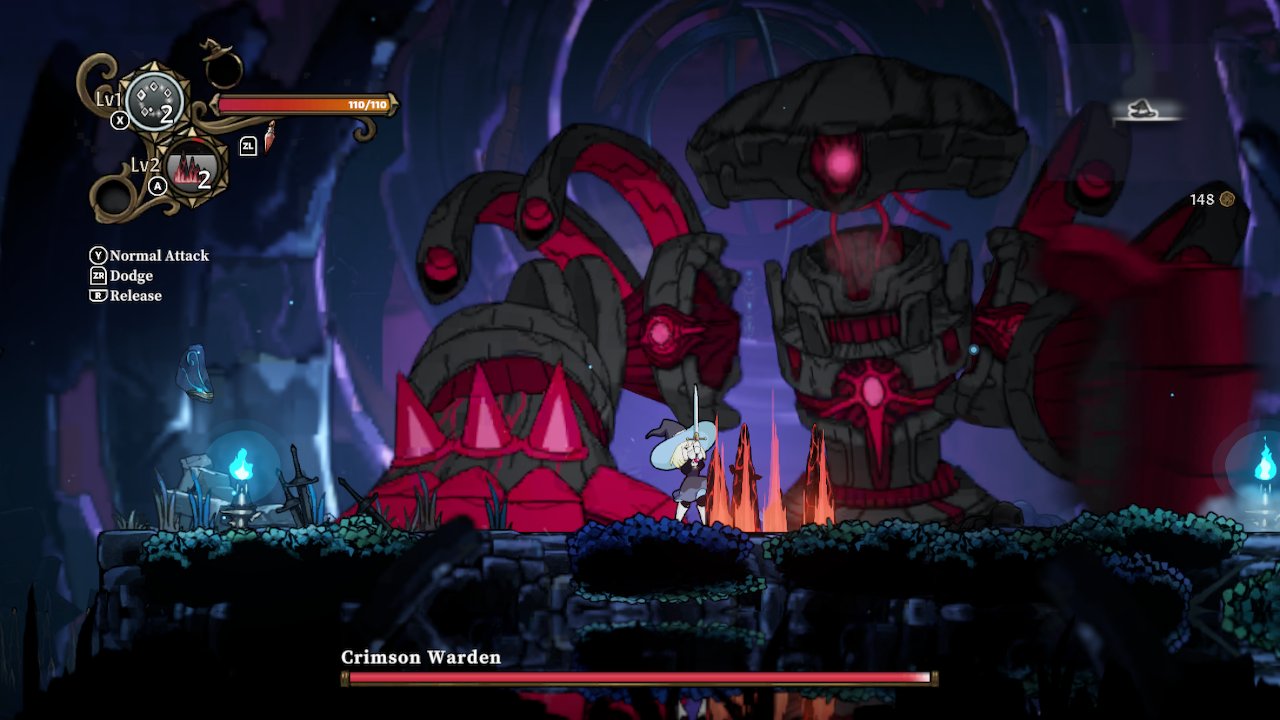Click the R button icon beside Release
Screen dimensions: 1280x720
click(x=98, y=296)
